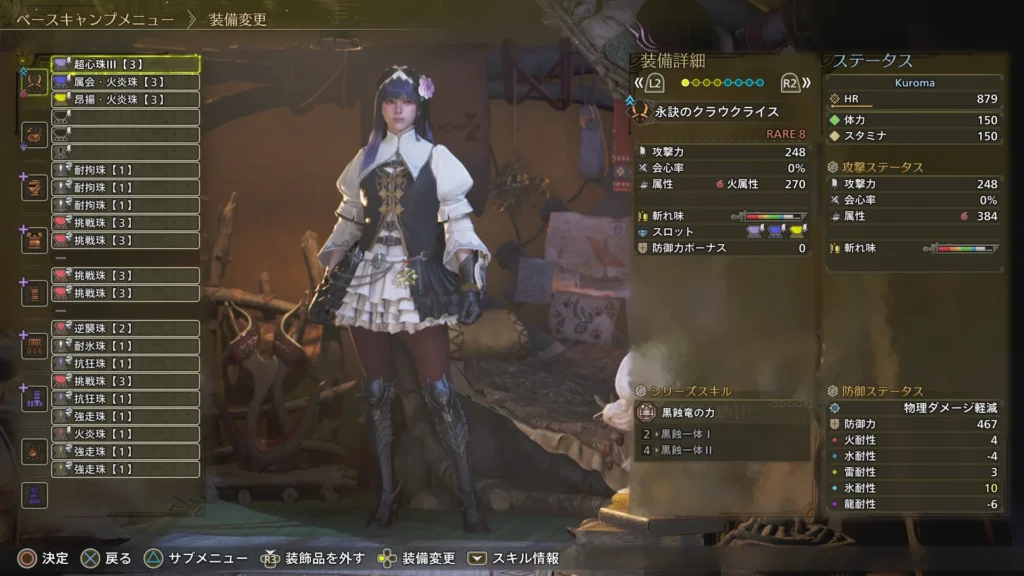Pick the 昂揚・火炎珠【3】 decoration slot
Image resolution: width=1024 pixels, height=576 pixels.
[x=125, y=99]
